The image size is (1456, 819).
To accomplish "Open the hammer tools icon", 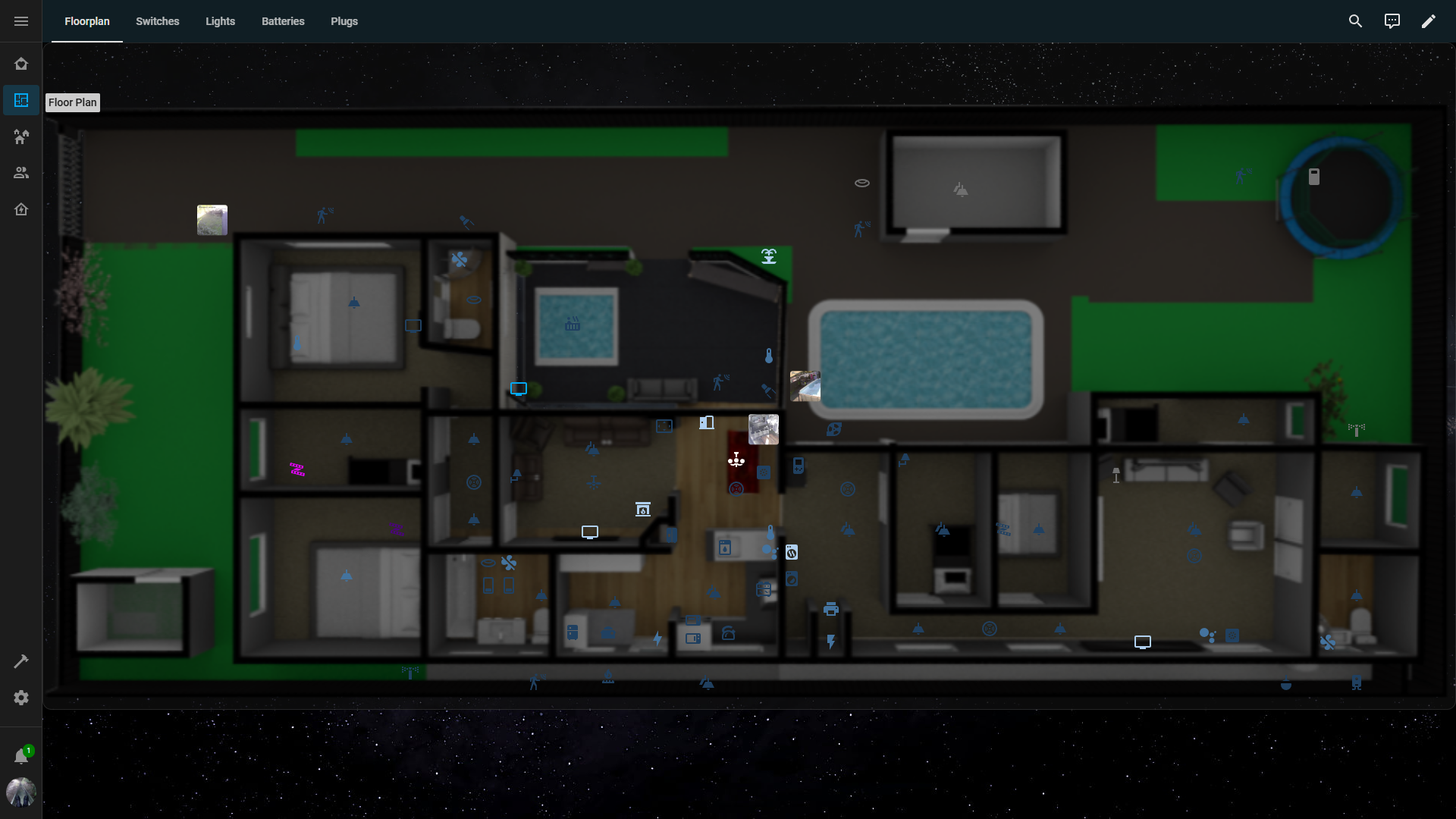I will (21, 661).
